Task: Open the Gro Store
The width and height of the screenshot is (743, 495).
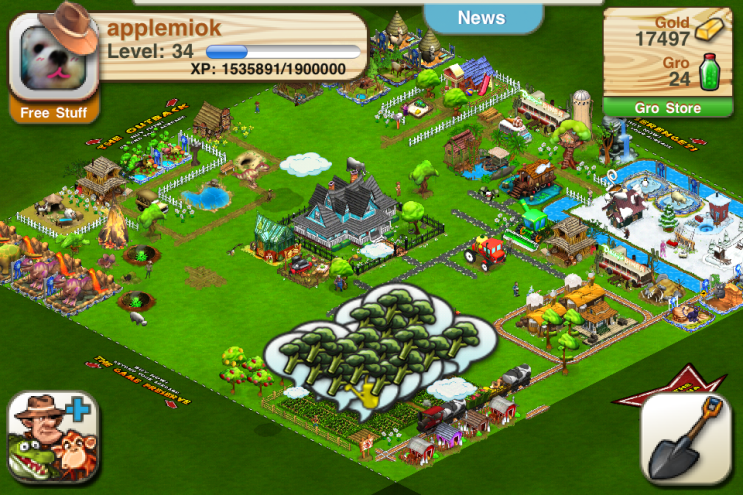Action: (667, 108)
